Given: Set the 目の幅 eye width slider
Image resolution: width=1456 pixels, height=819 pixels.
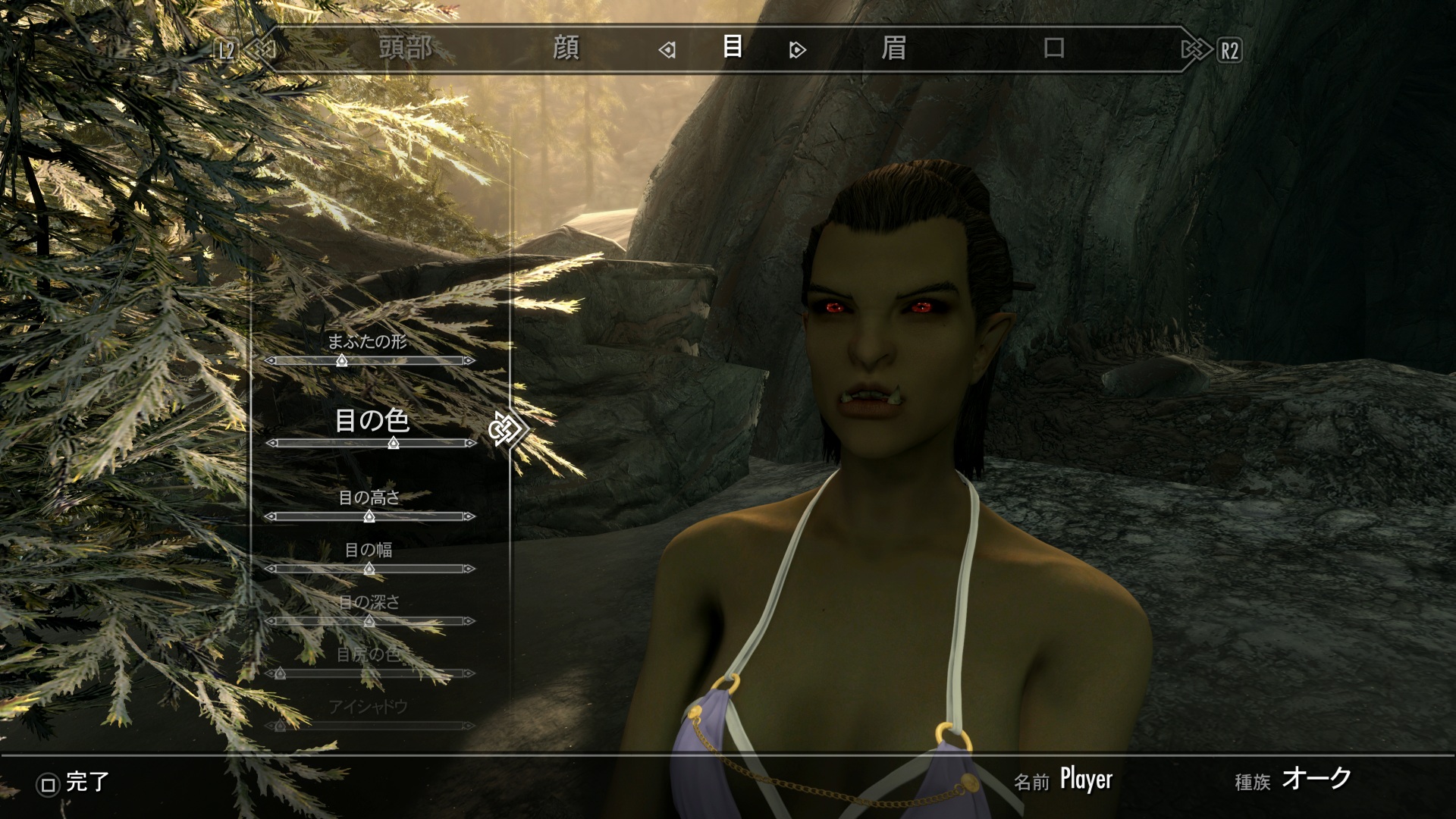Looking at the screenshot, I should point(369,569).
